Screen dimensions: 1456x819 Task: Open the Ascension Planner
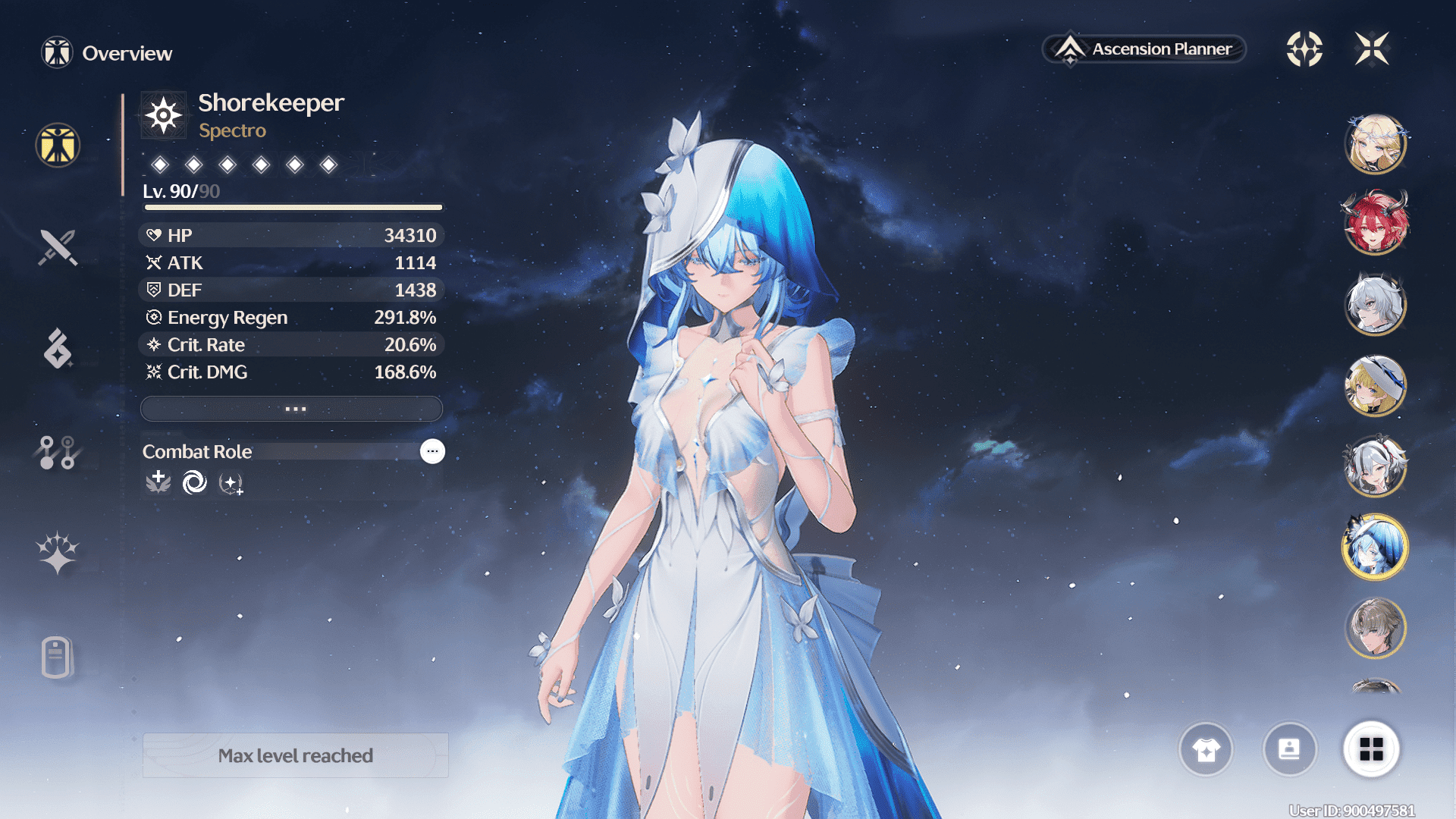click(x=1145, y=49)
